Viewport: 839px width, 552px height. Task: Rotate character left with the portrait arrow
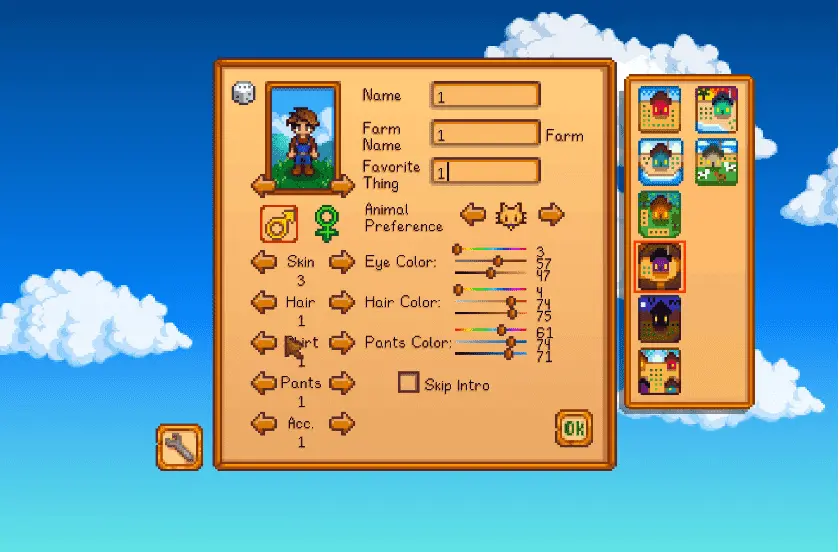(x=264, y=186)
